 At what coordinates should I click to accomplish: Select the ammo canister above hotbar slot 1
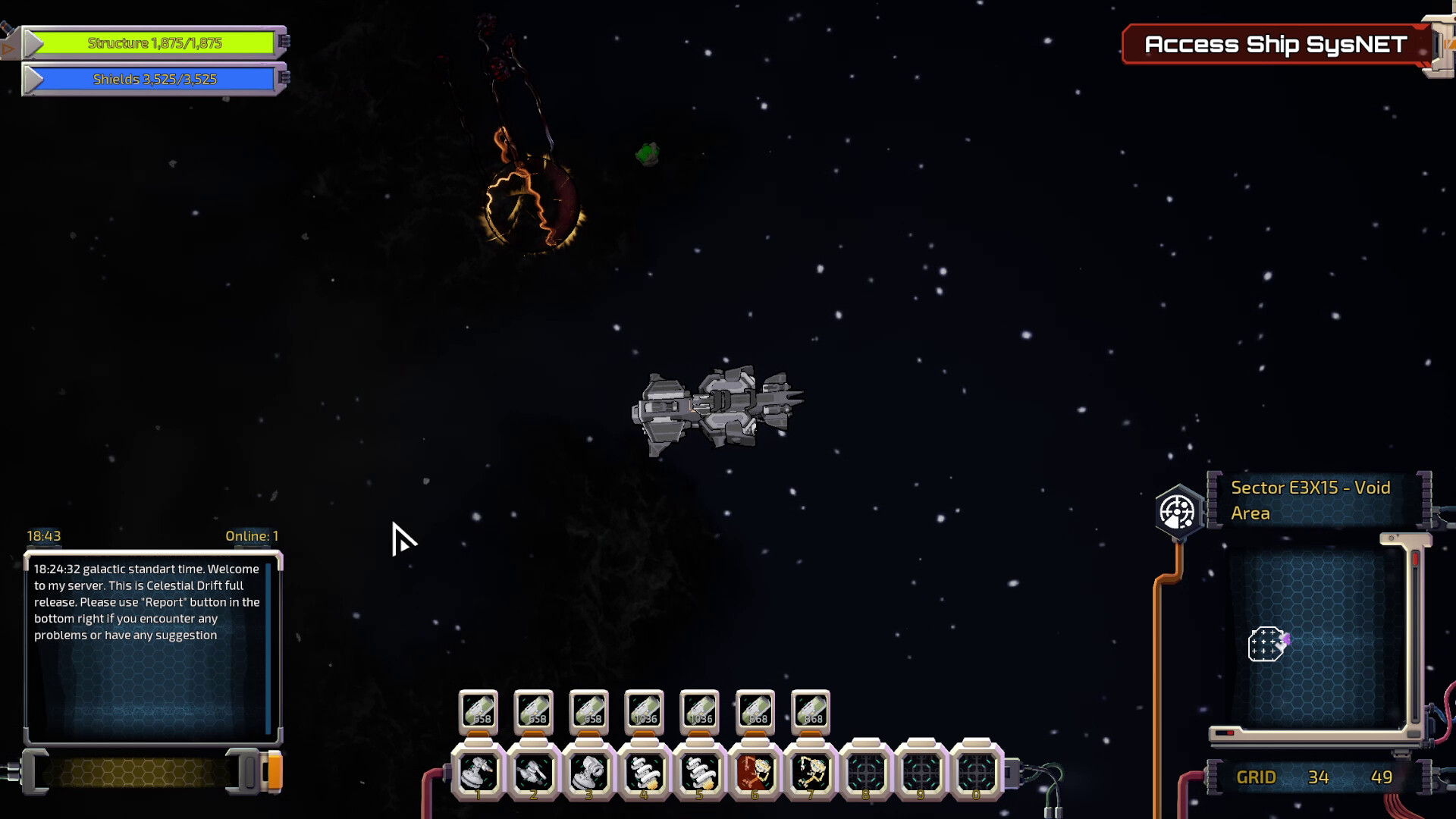tap(479, 712)
